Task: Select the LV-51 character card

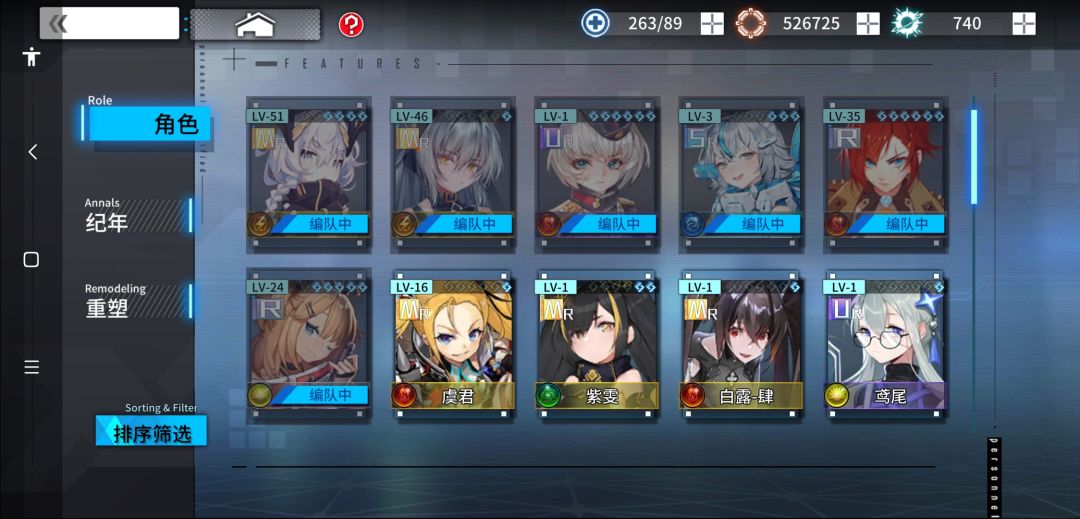Action: (308, 172)
